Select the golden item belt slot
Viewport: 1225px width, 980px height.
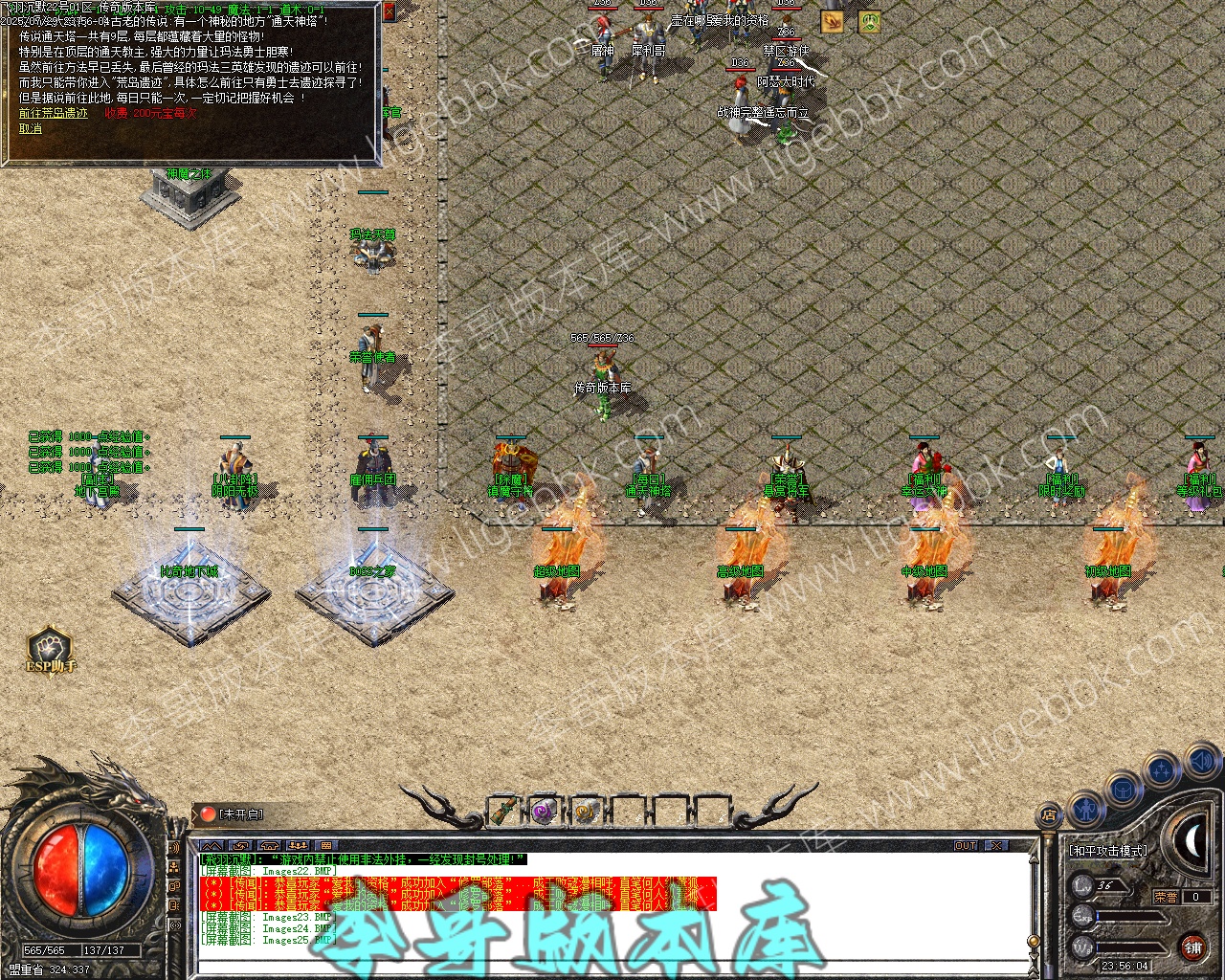pos(586,812)
